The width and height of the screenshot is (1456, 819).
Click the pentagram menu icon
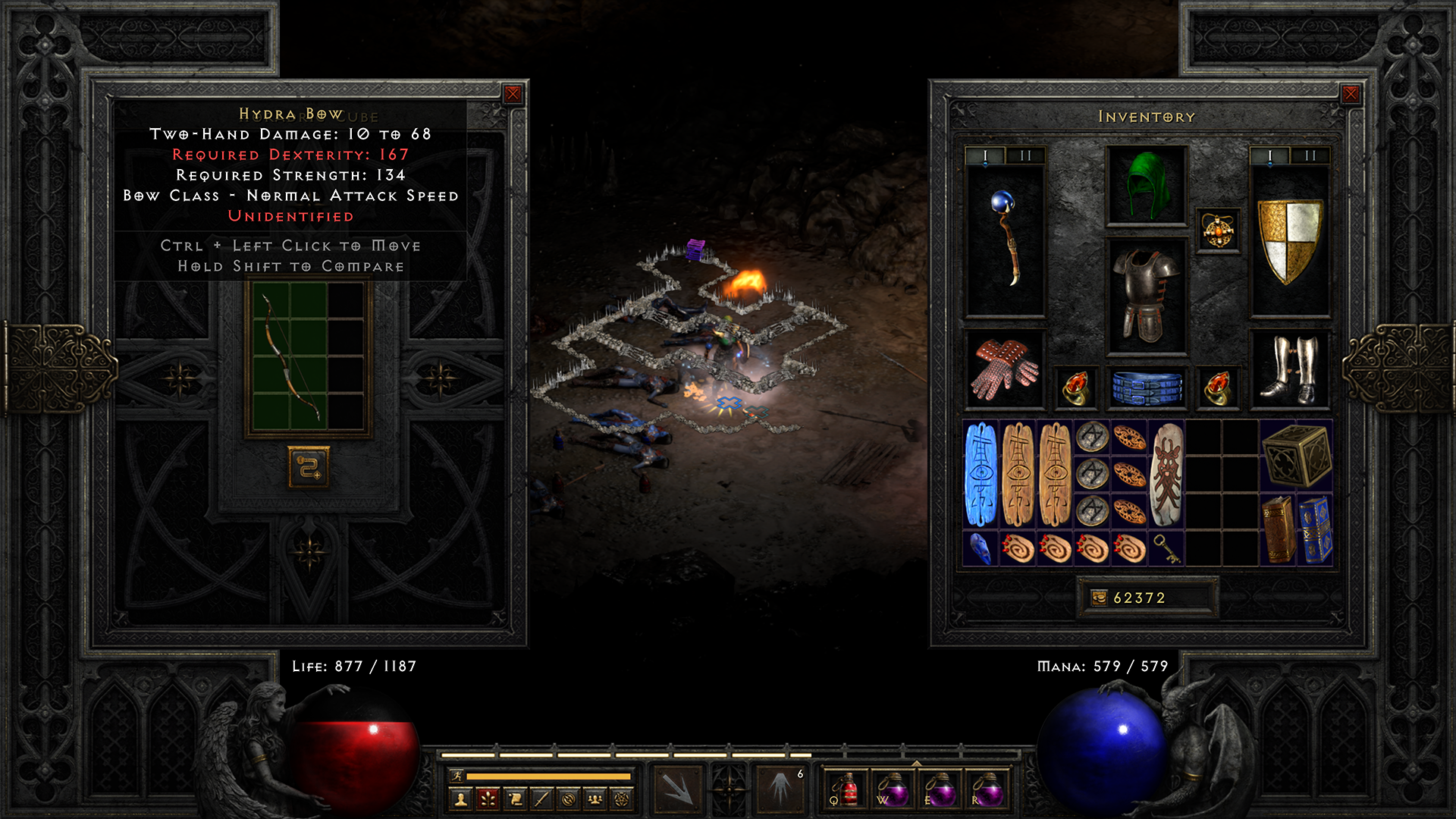point(622,800)
